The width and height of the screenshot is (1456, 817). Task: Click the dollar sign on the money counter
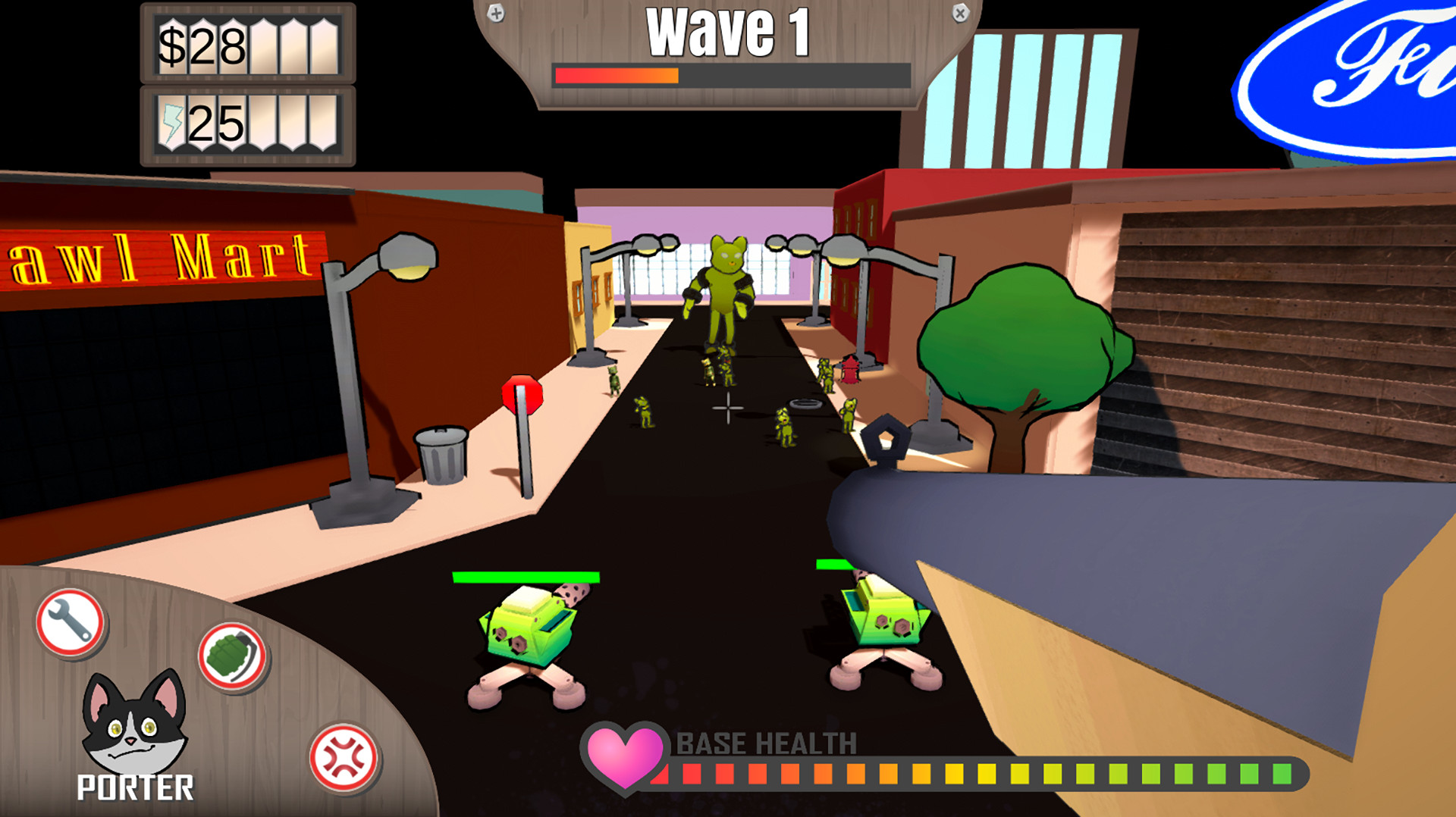tap(172, 44)
